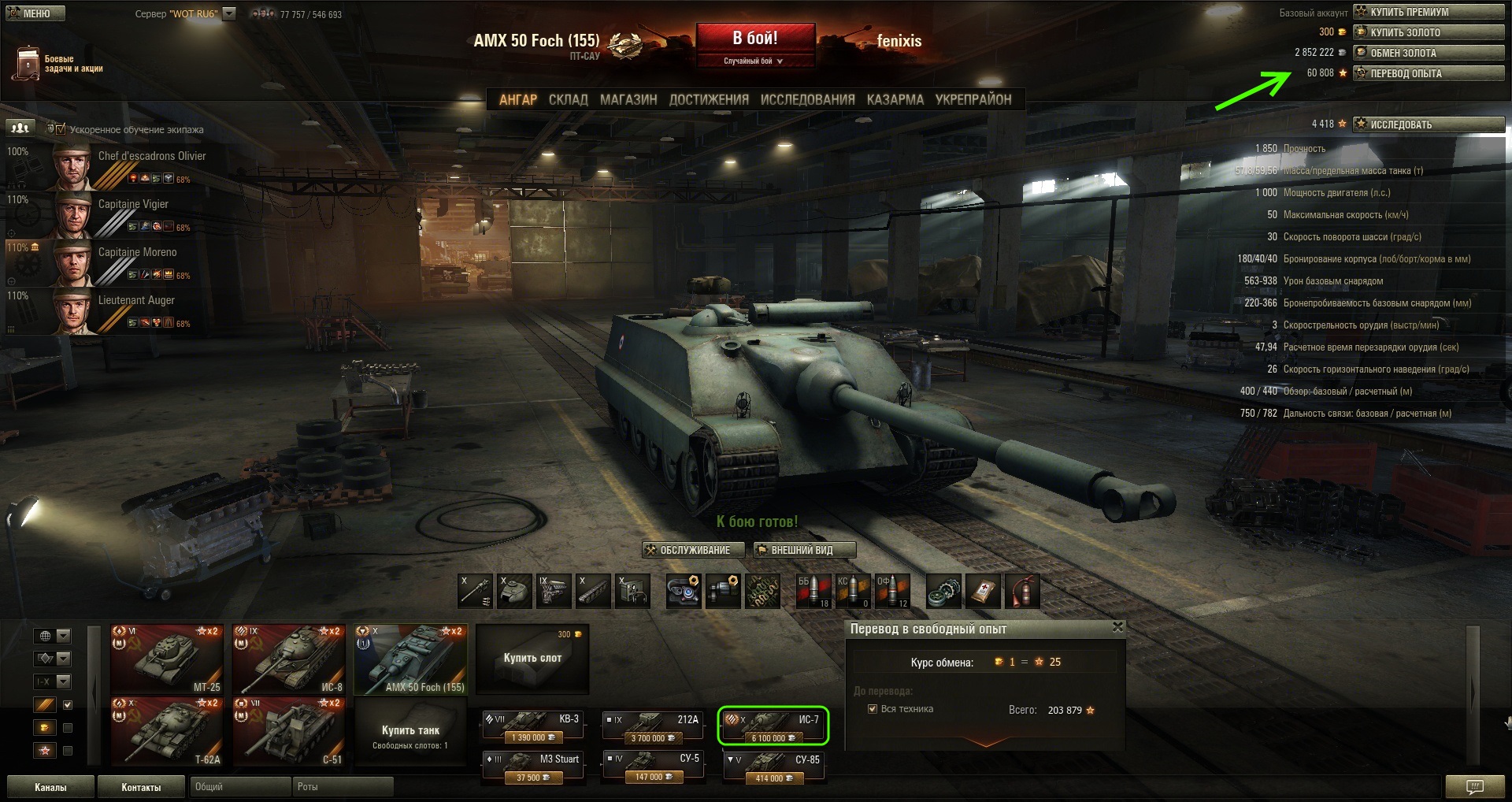Switch to the КАЗАРМА tab

(895, 100)
